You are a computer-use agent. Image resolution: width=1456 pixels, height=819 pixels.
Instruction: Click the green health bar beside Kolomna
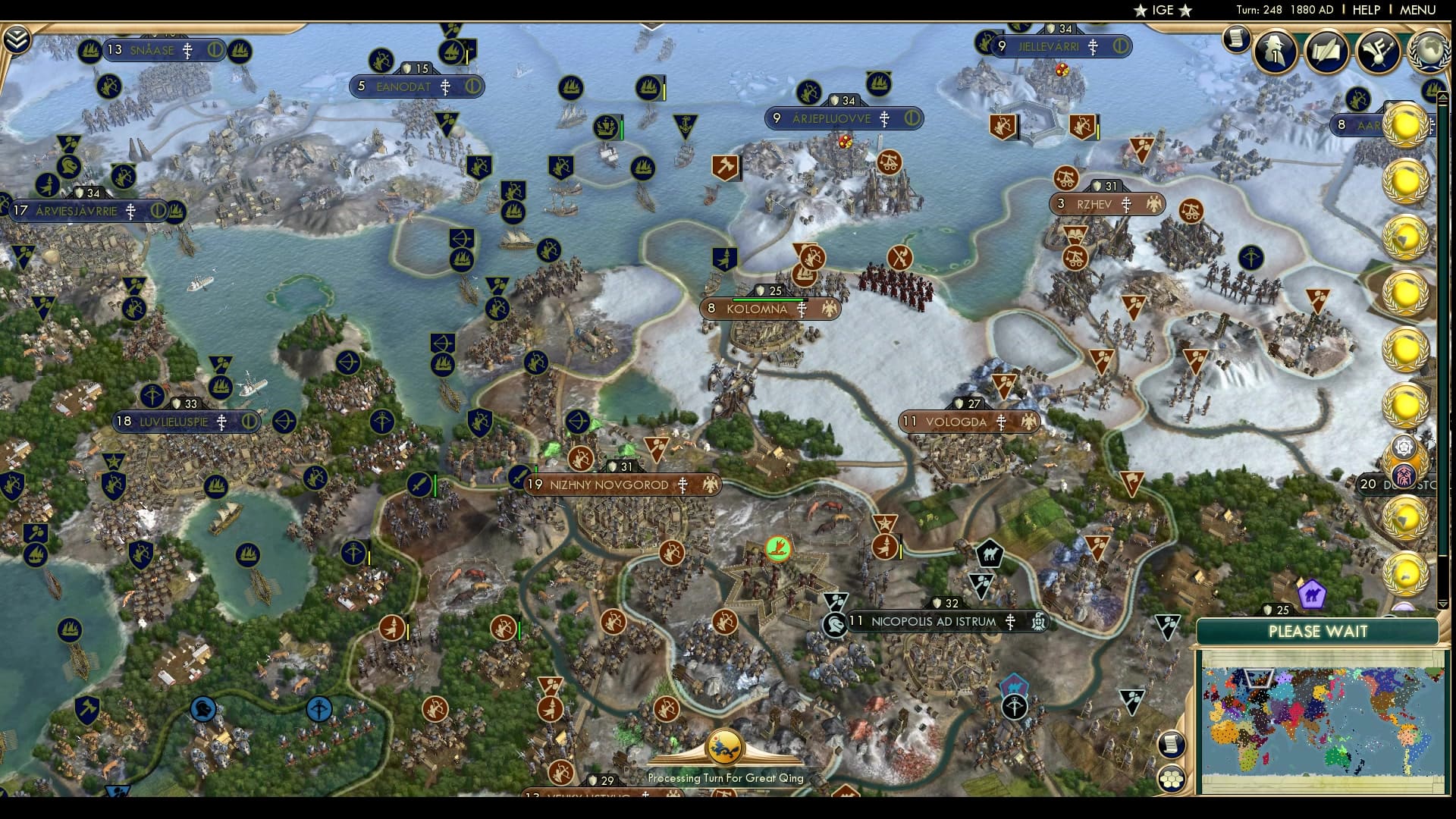coord(767,300)
